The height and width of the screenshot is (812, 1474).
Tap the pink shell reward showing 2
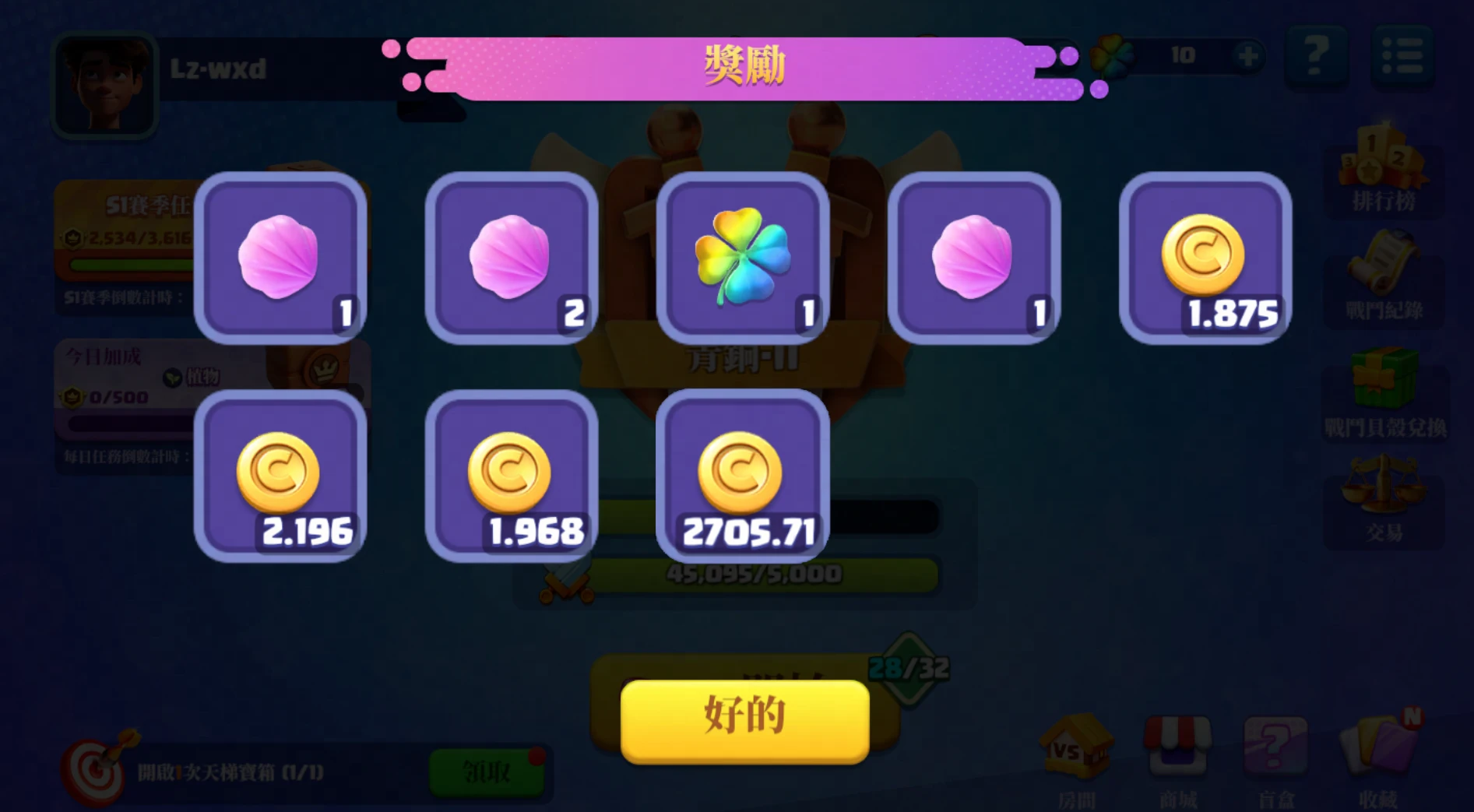point(512,258)
